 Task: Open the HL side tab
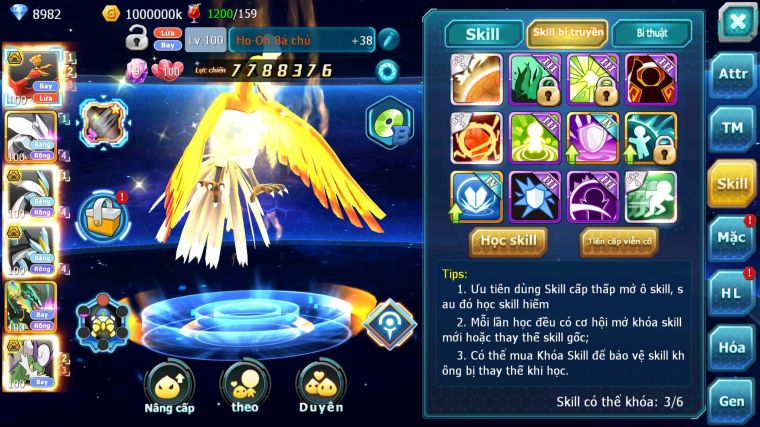[x=731, y=292]
